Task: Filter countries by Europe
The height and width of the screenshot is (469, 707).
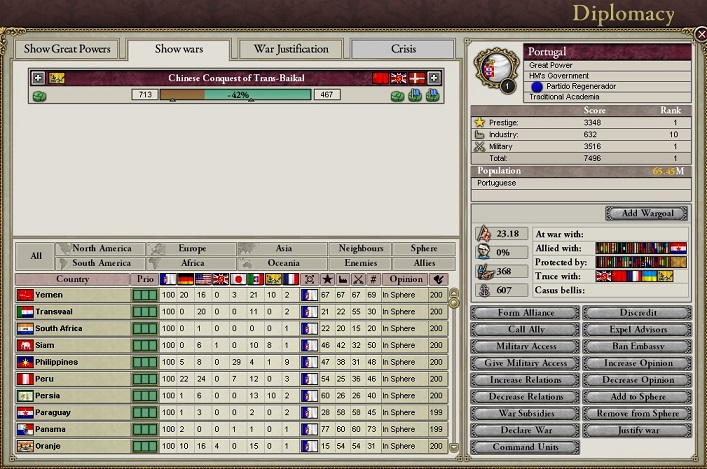Action: click(190, 248)
